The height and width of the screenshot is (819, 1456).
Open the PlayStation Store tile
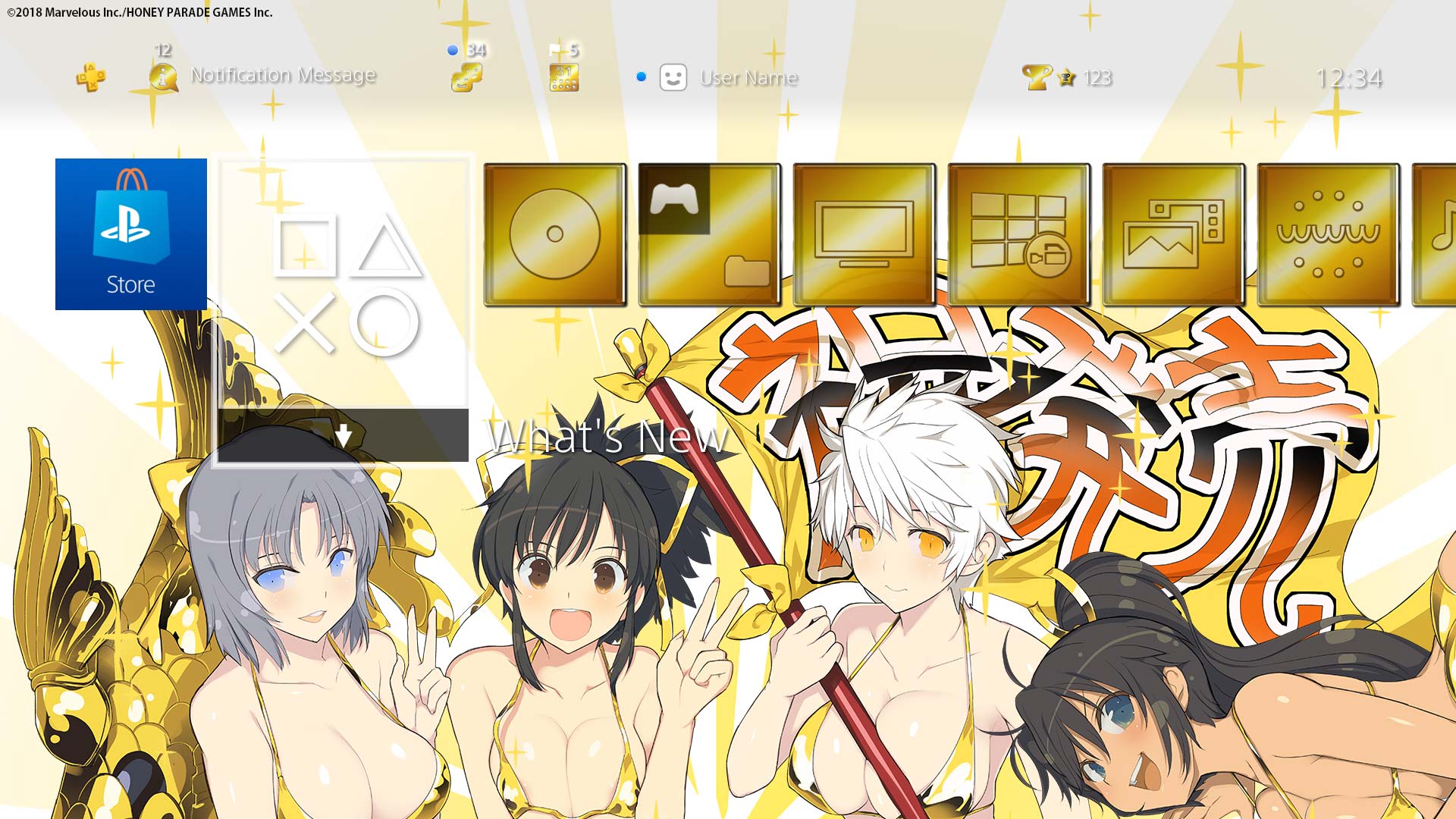click(x=131, y=234)
